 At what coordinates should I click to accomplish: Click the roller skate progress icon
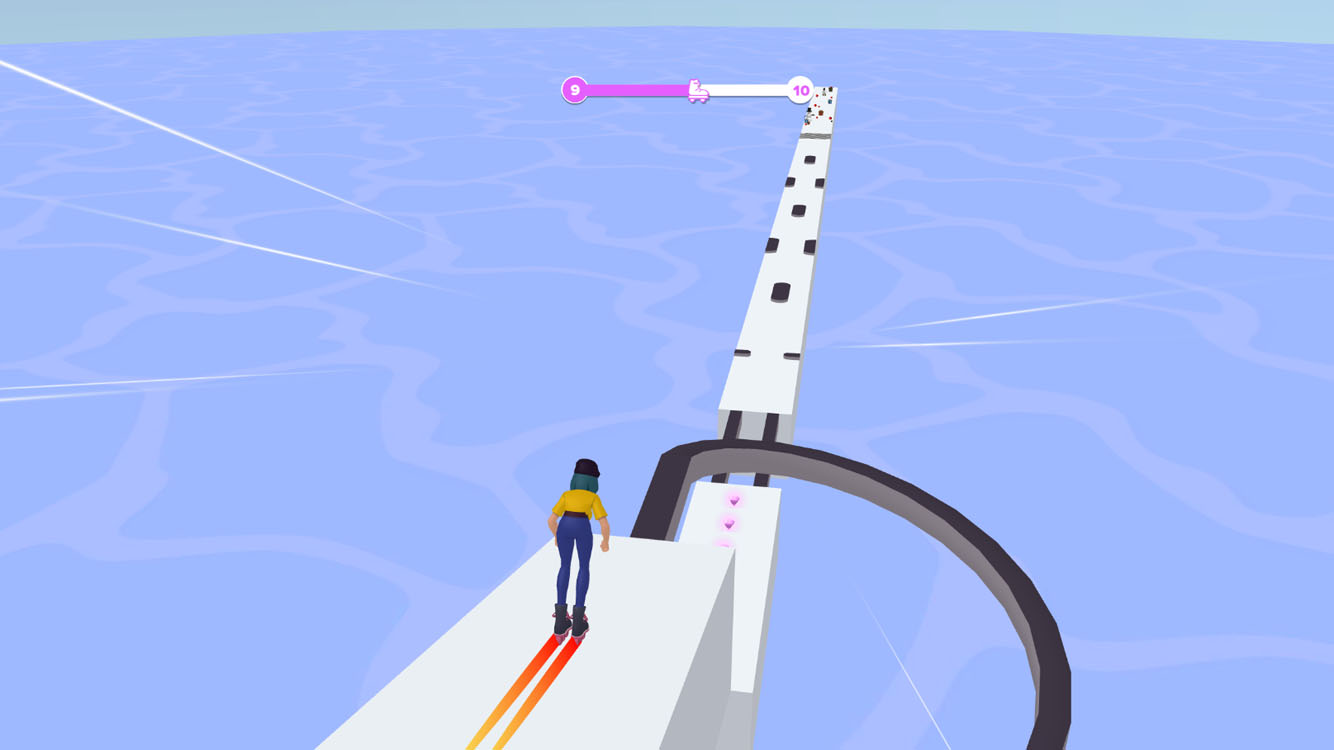[700, 92]
